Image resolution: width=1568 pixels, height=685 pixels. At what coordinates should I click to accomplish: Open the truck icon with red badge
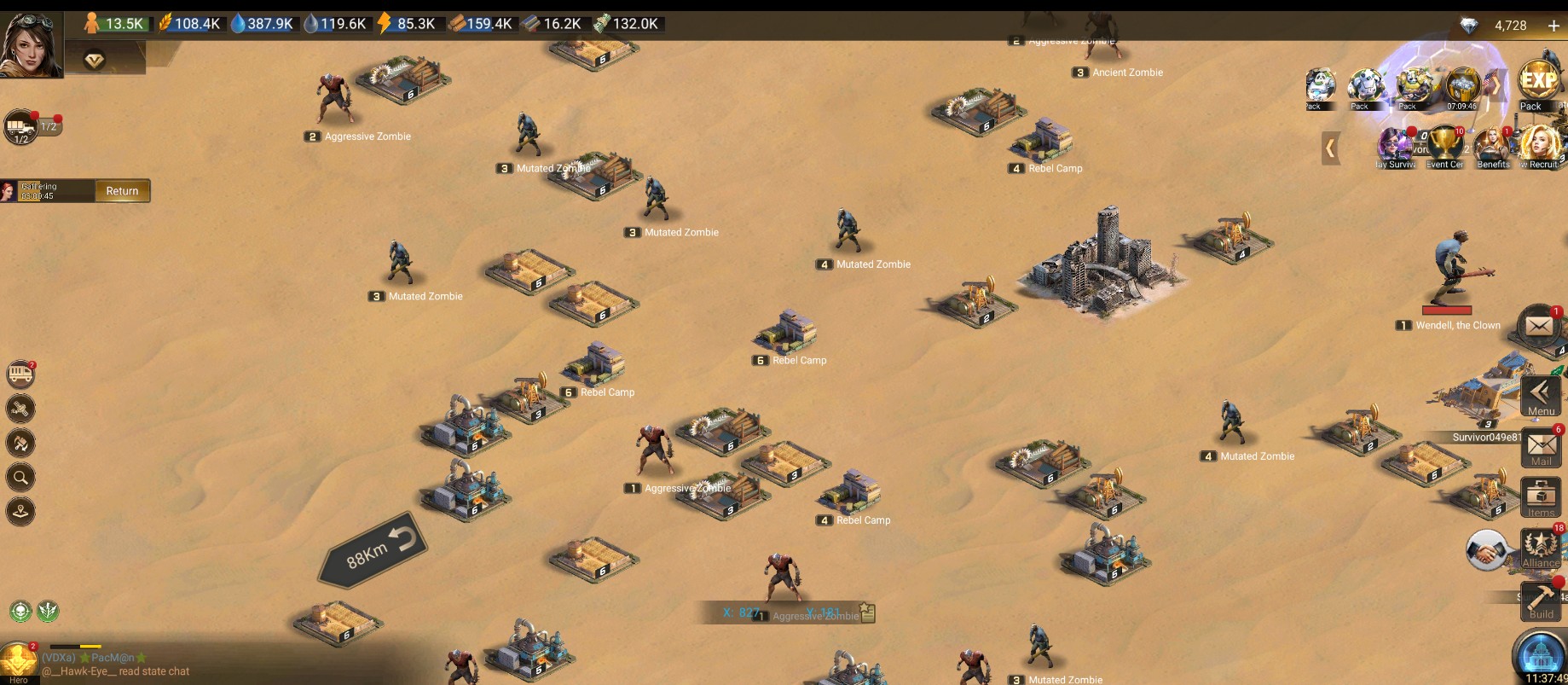click(20, 374)
